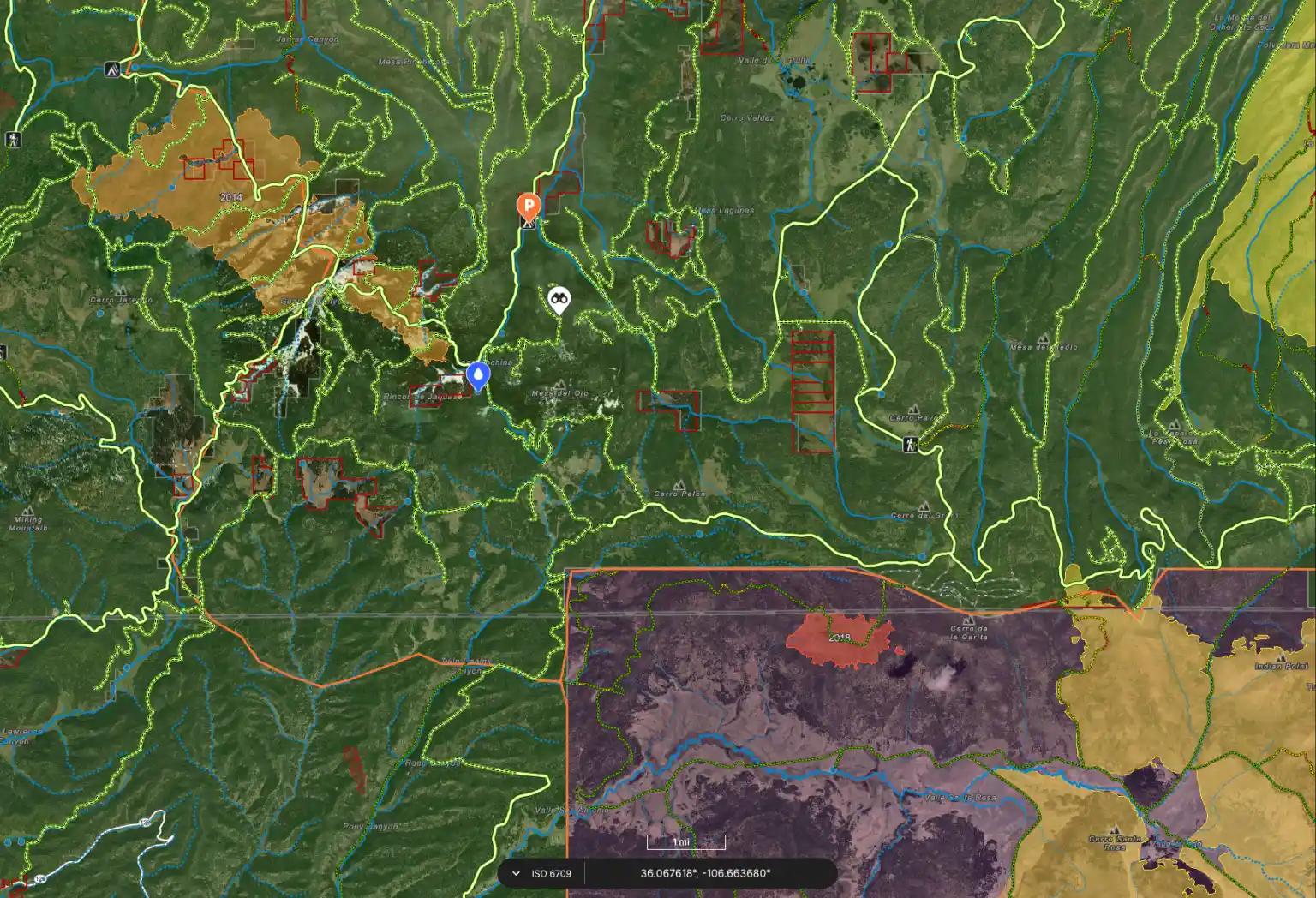Click the 2014 fire perimeter label
The width and height of the screenshot is (1316, 898).
231,195
